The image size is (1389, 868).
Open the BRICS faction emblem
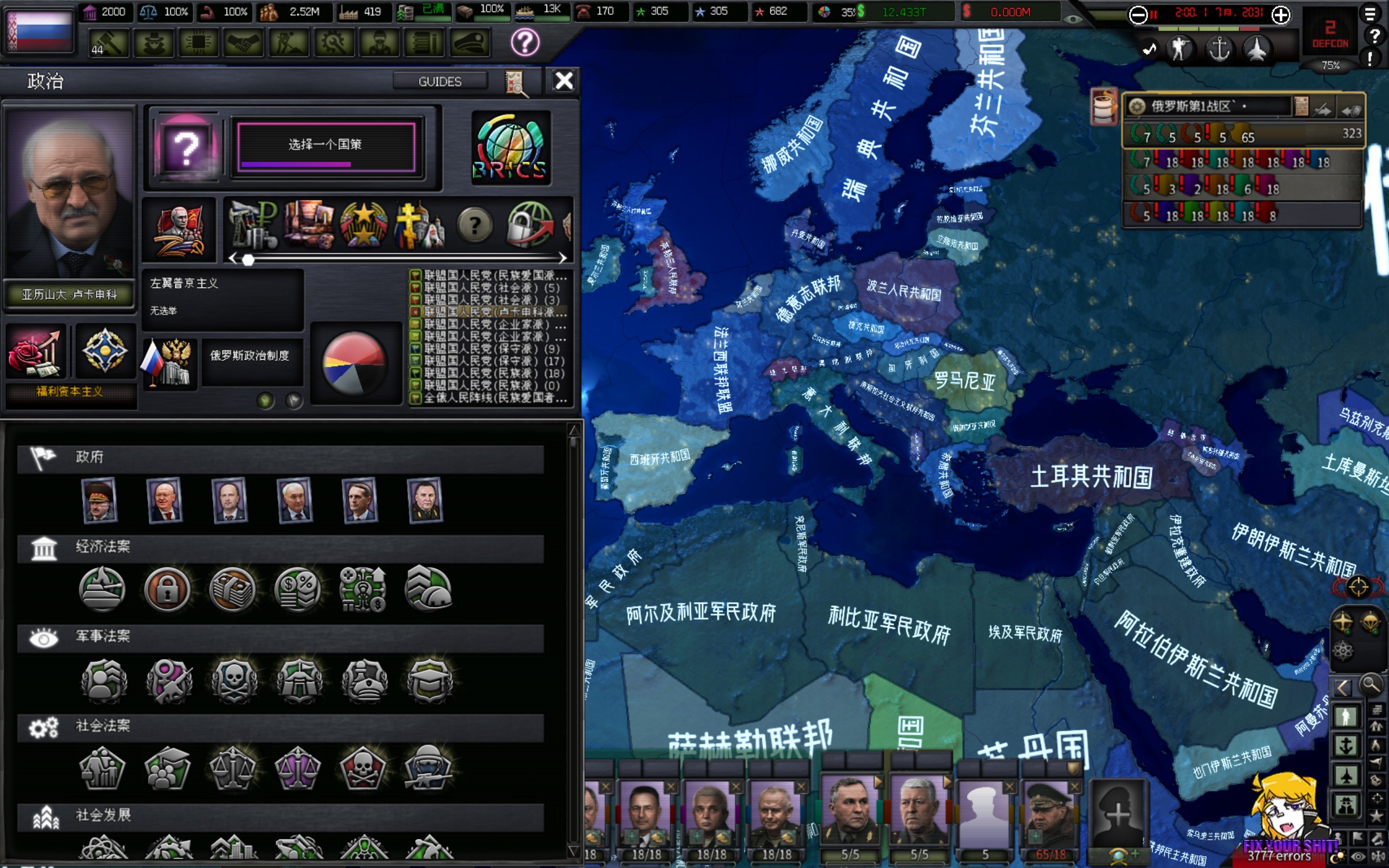(510, 148)
